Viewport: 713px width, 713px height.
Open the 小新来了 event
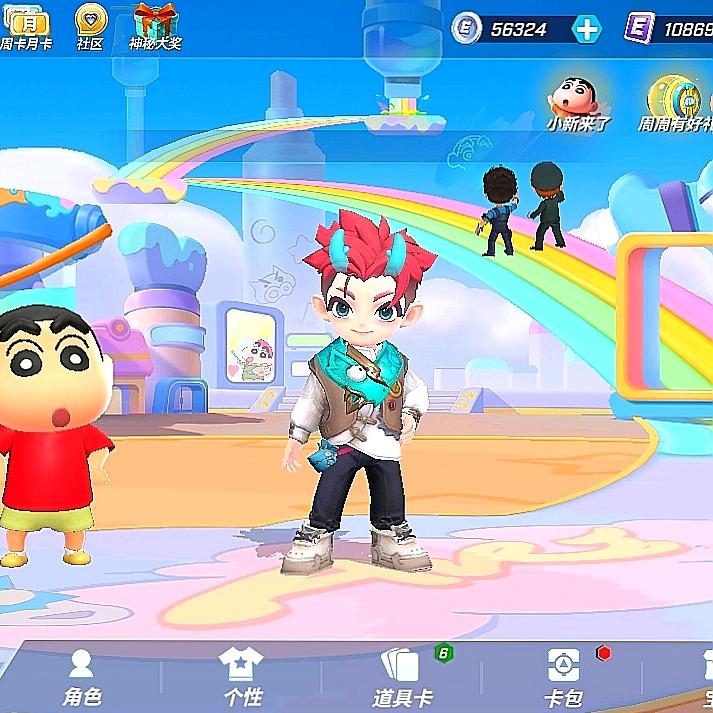[x=576, y=101]
